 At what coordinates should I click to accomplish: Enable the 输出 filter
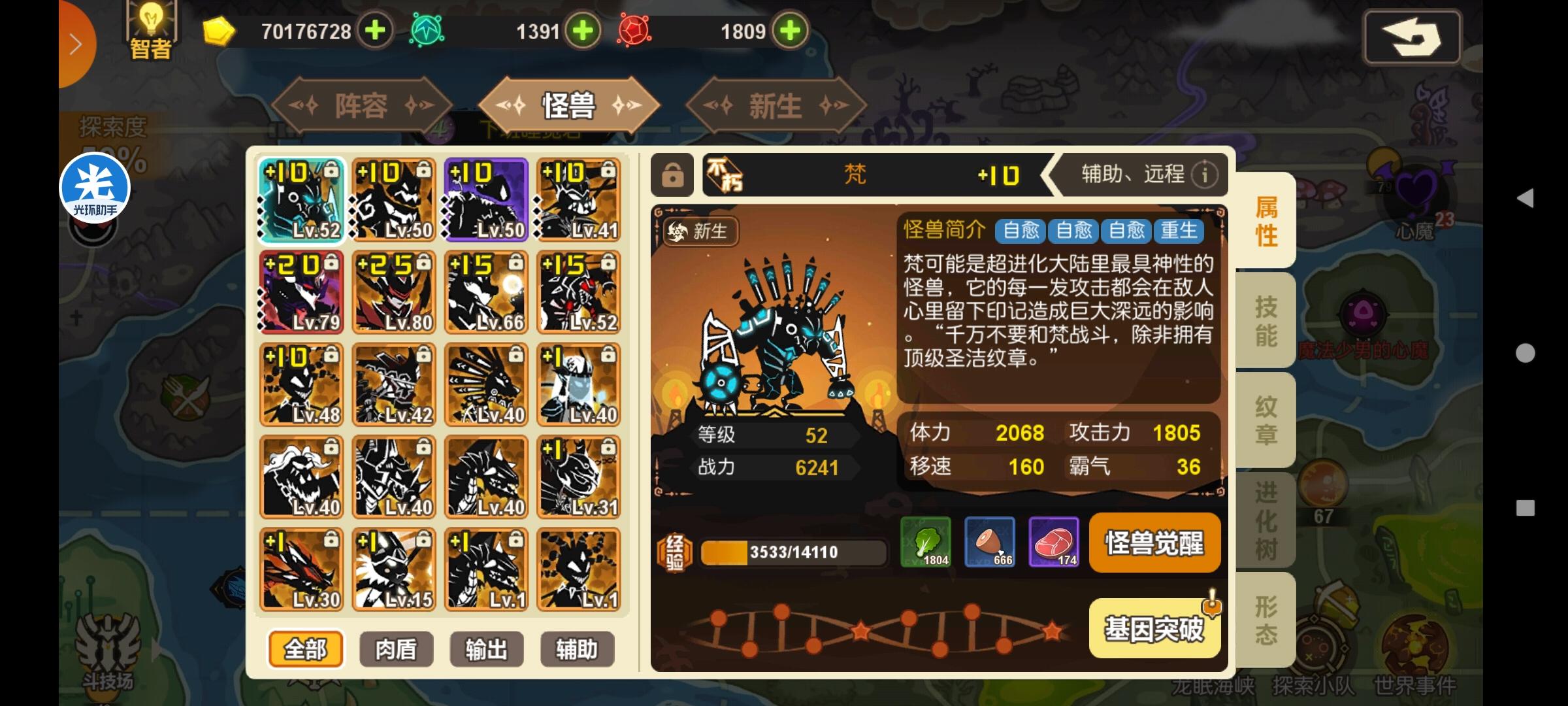(x=486, y=649)
